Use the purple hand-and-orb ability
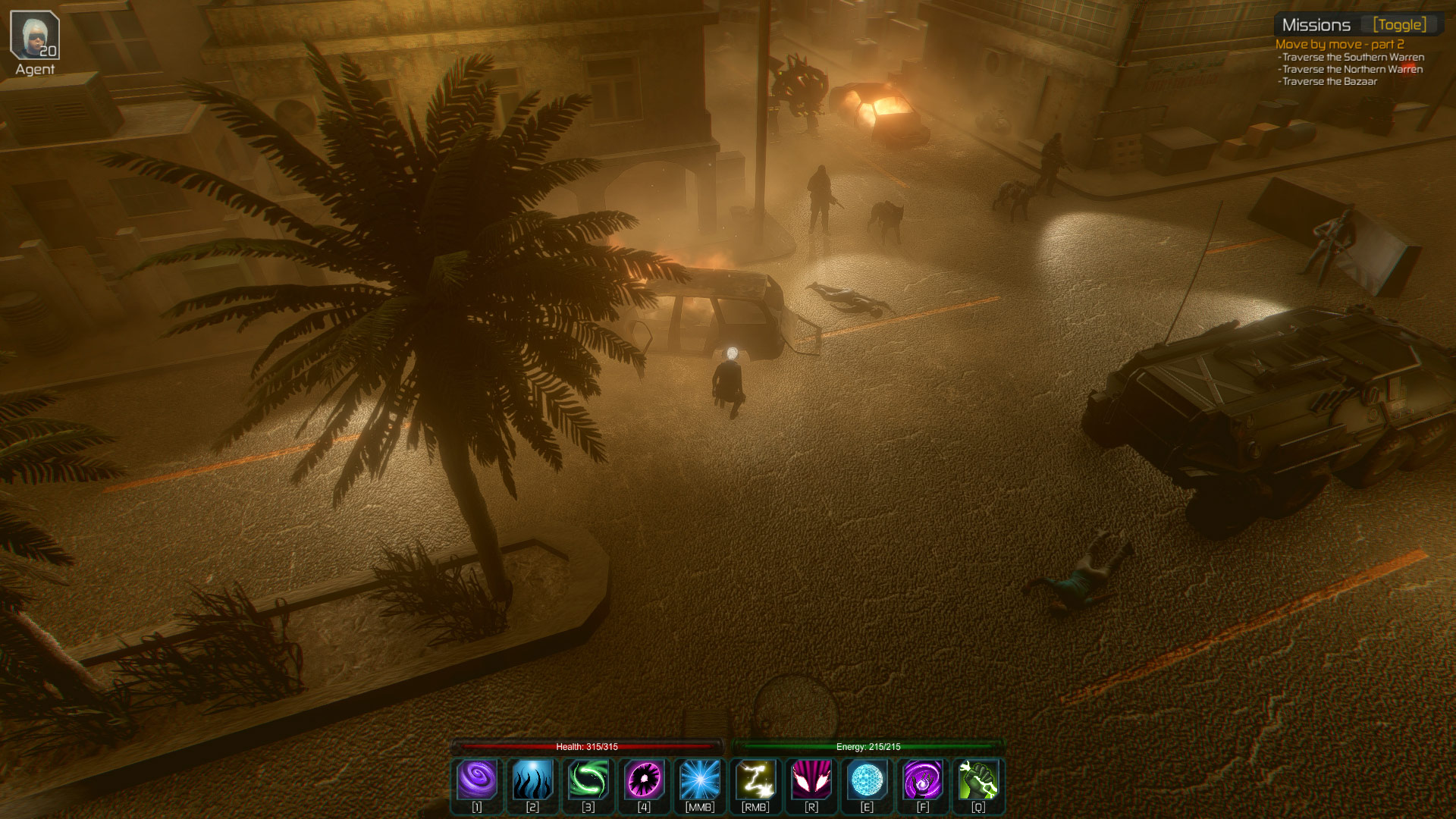 [x=922, y=780]
